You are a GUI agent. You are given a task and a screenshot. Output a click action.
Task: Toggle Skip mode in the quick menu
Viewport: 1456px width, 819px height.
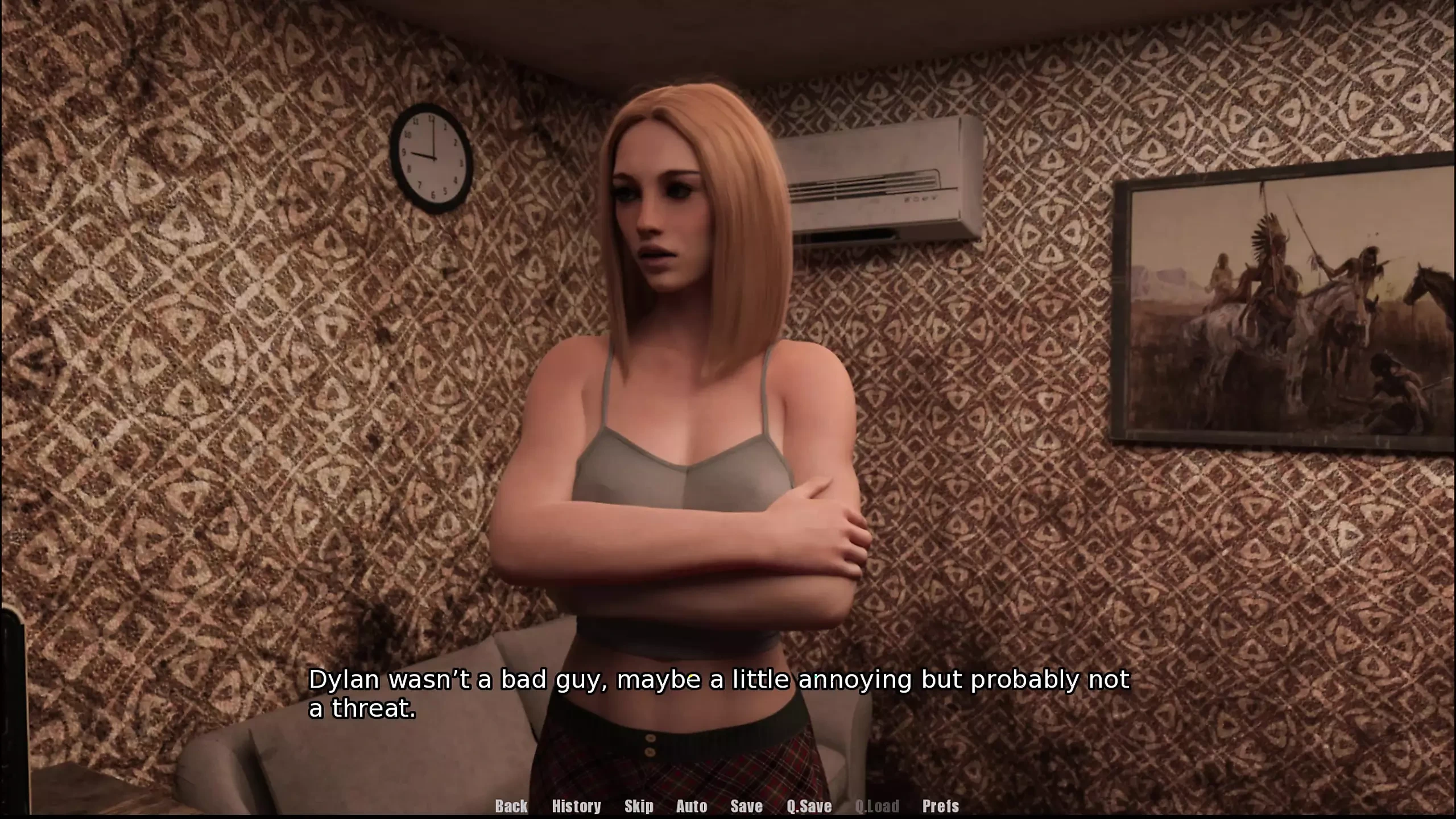tap(639, 806)
